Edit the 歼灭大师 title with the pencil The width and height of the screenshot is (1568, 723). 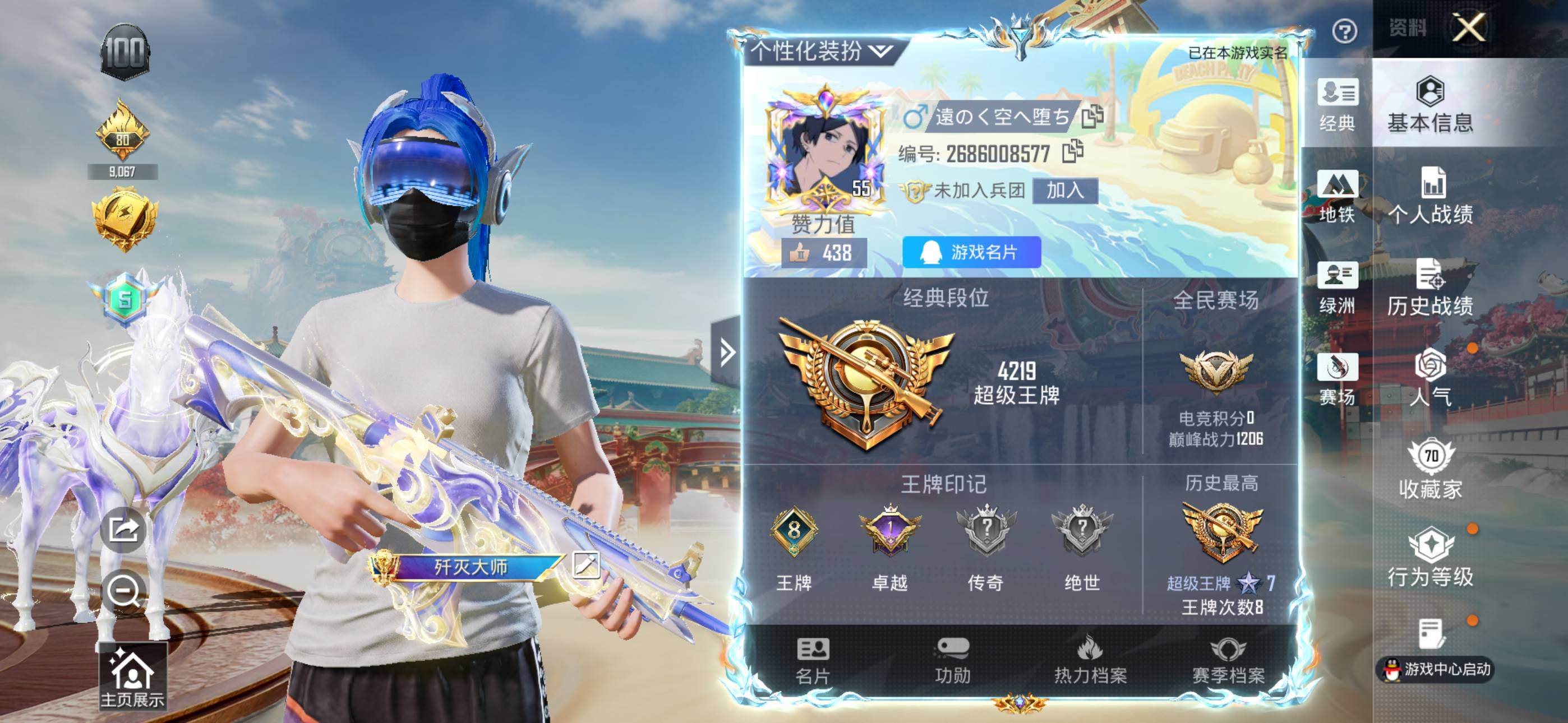tap(586, 565)
